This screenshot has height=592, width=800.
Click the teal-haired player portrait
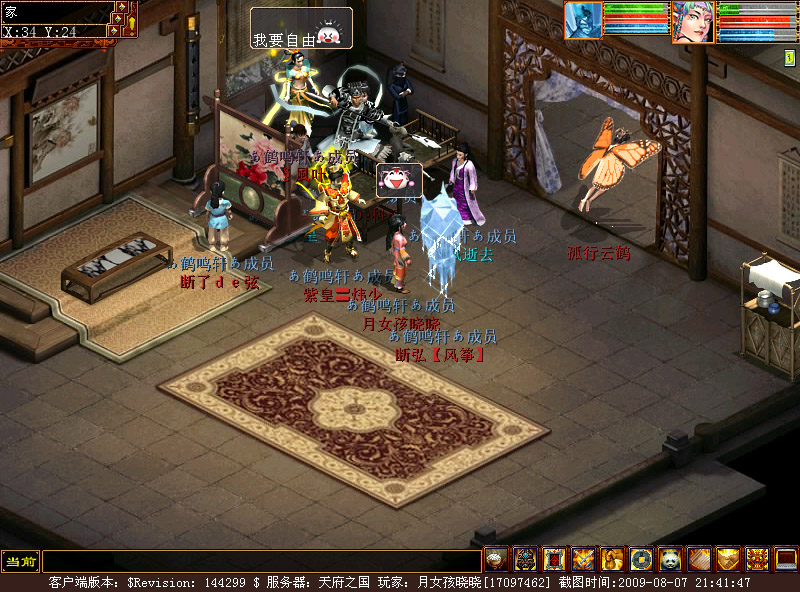693,21
